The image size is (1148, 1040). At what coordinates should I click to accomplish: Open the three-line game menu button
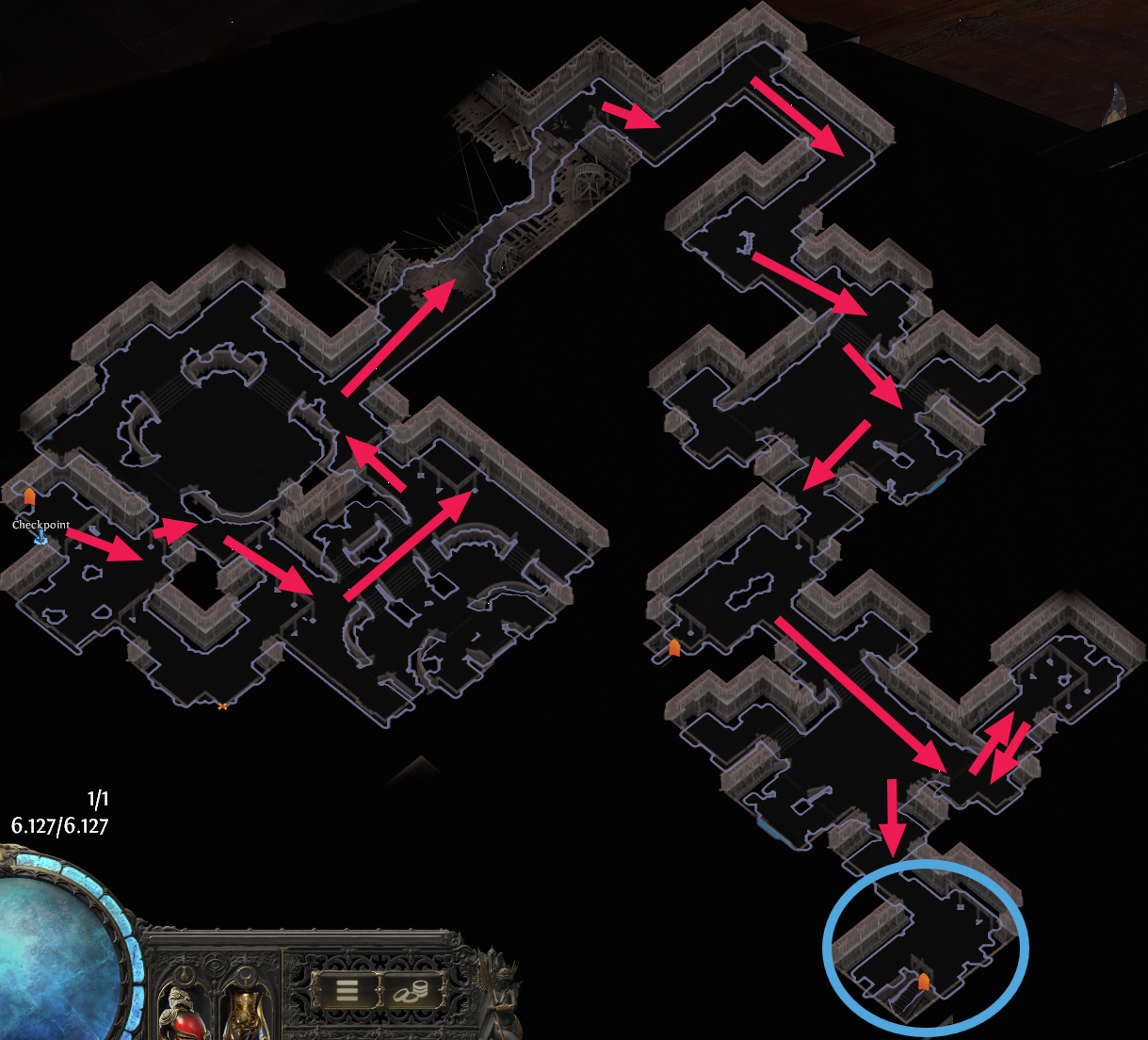[347, 990]
